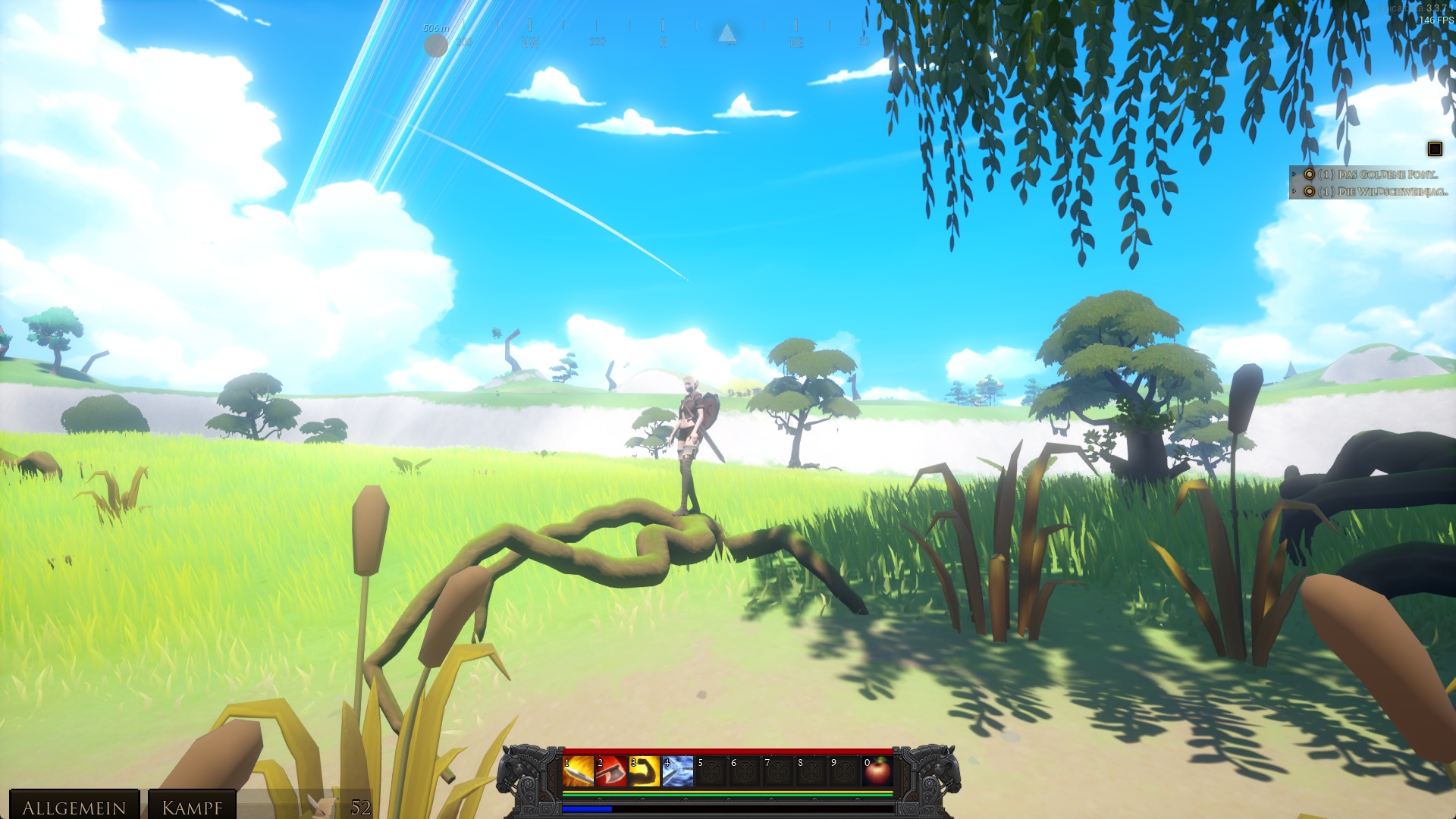Screen dimensions: 1456x819
Task: Eat the red apple in hotbar slot 0
Action: click(877, 771)
